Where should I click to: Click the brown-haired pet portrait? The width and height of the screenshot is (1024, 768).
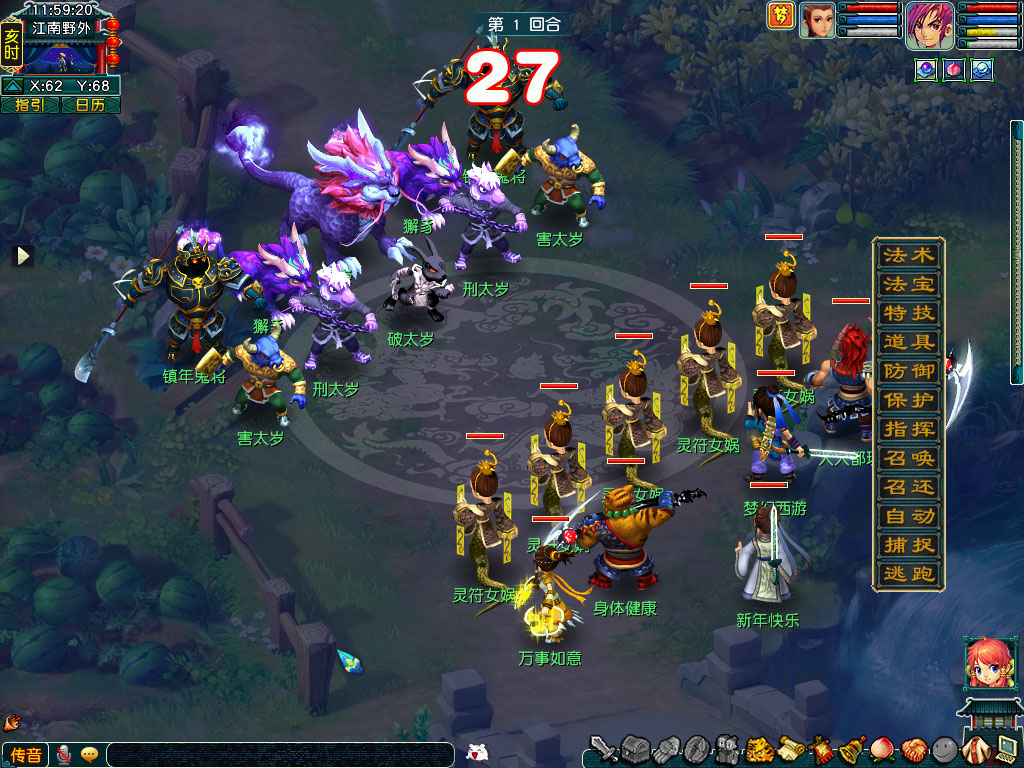817,20
